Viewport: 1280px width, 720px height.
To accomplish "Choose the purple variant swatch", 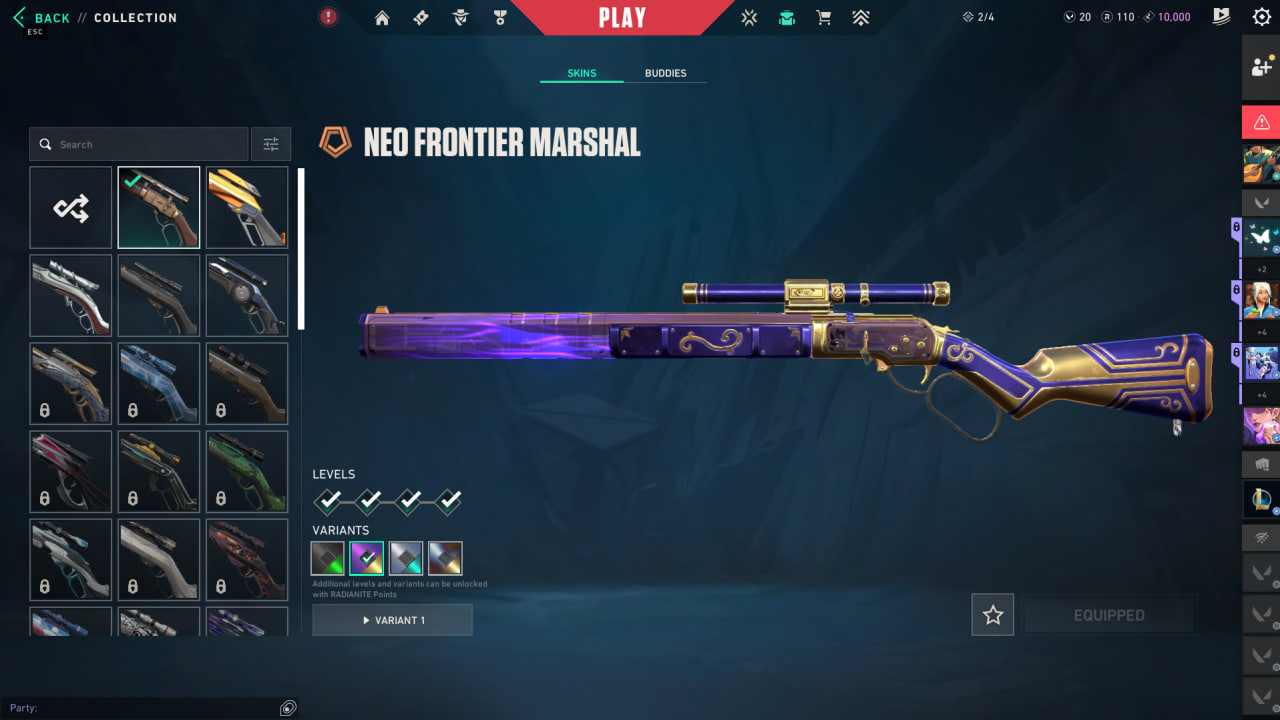I will coord(367,558).
